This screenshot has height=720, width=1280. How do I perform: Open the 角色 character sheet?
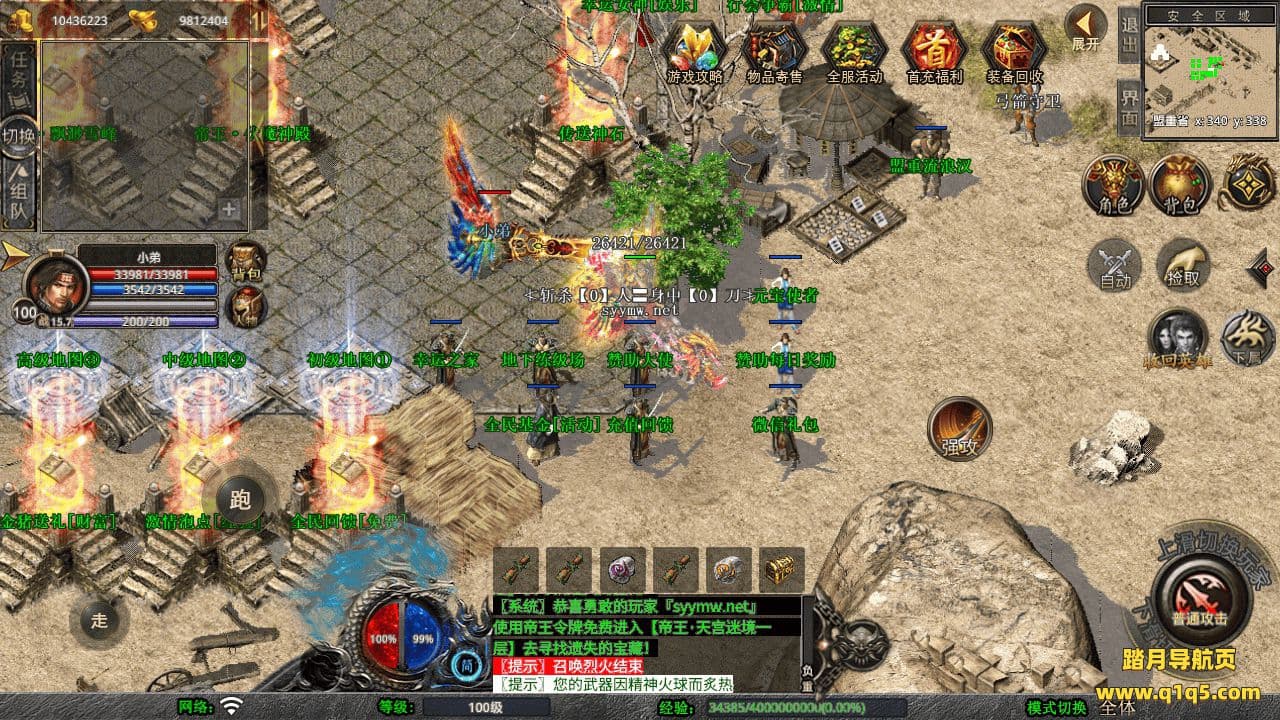(x=1114, y=186)
